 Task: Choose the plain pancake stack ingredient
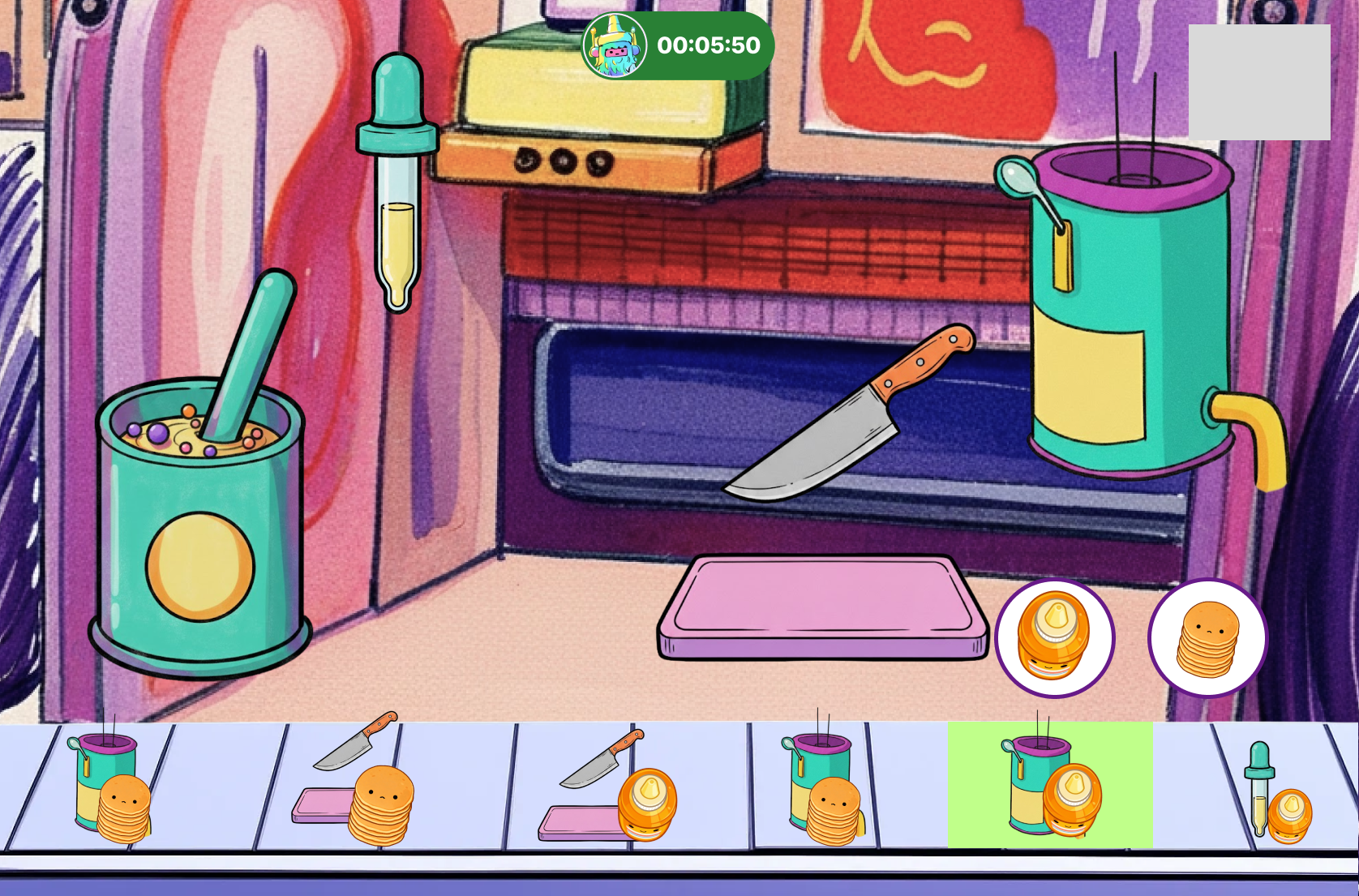pyautogui.click(x=1207, y=638)
